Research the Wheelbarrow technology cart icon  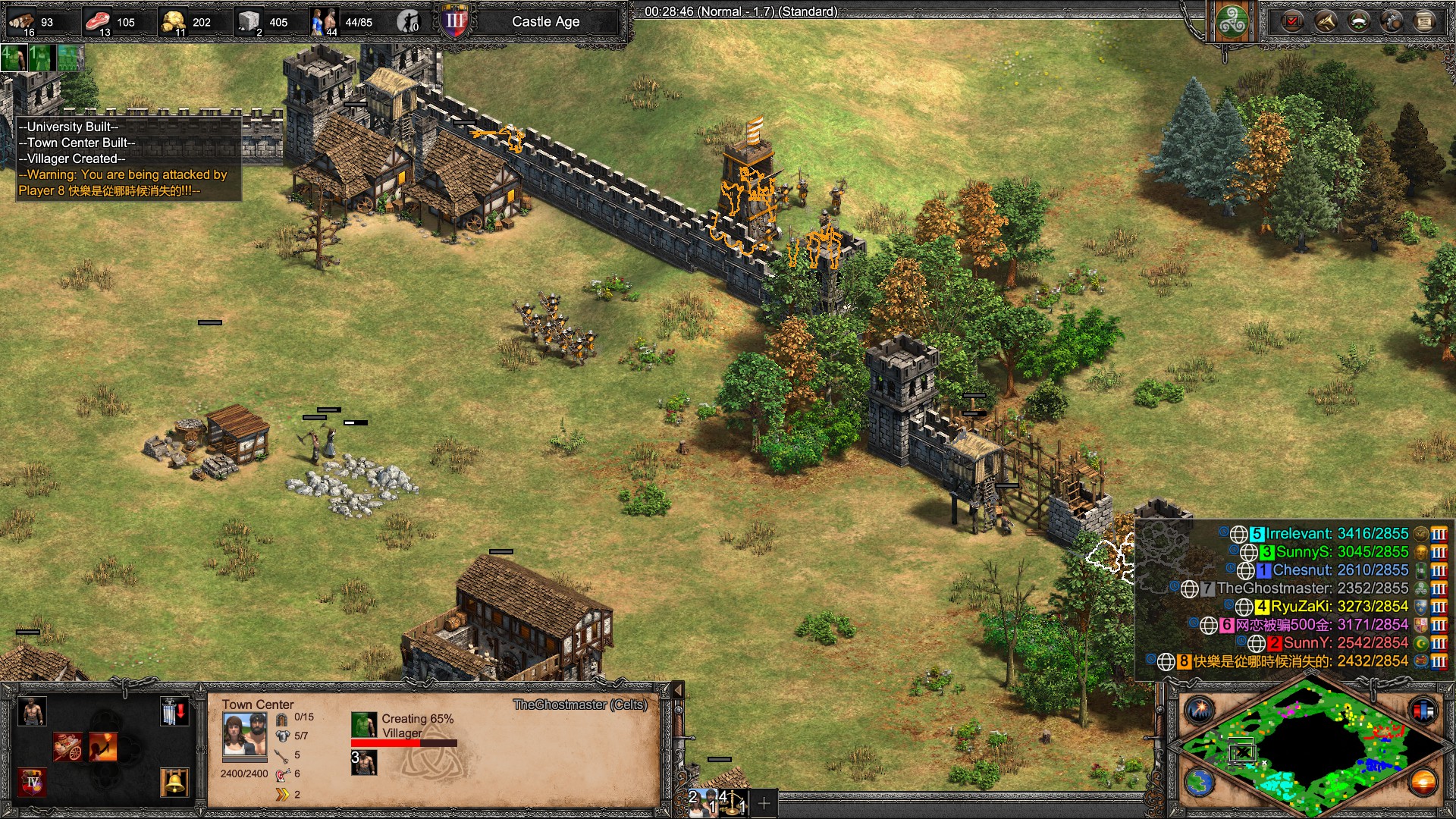[67, 747]
